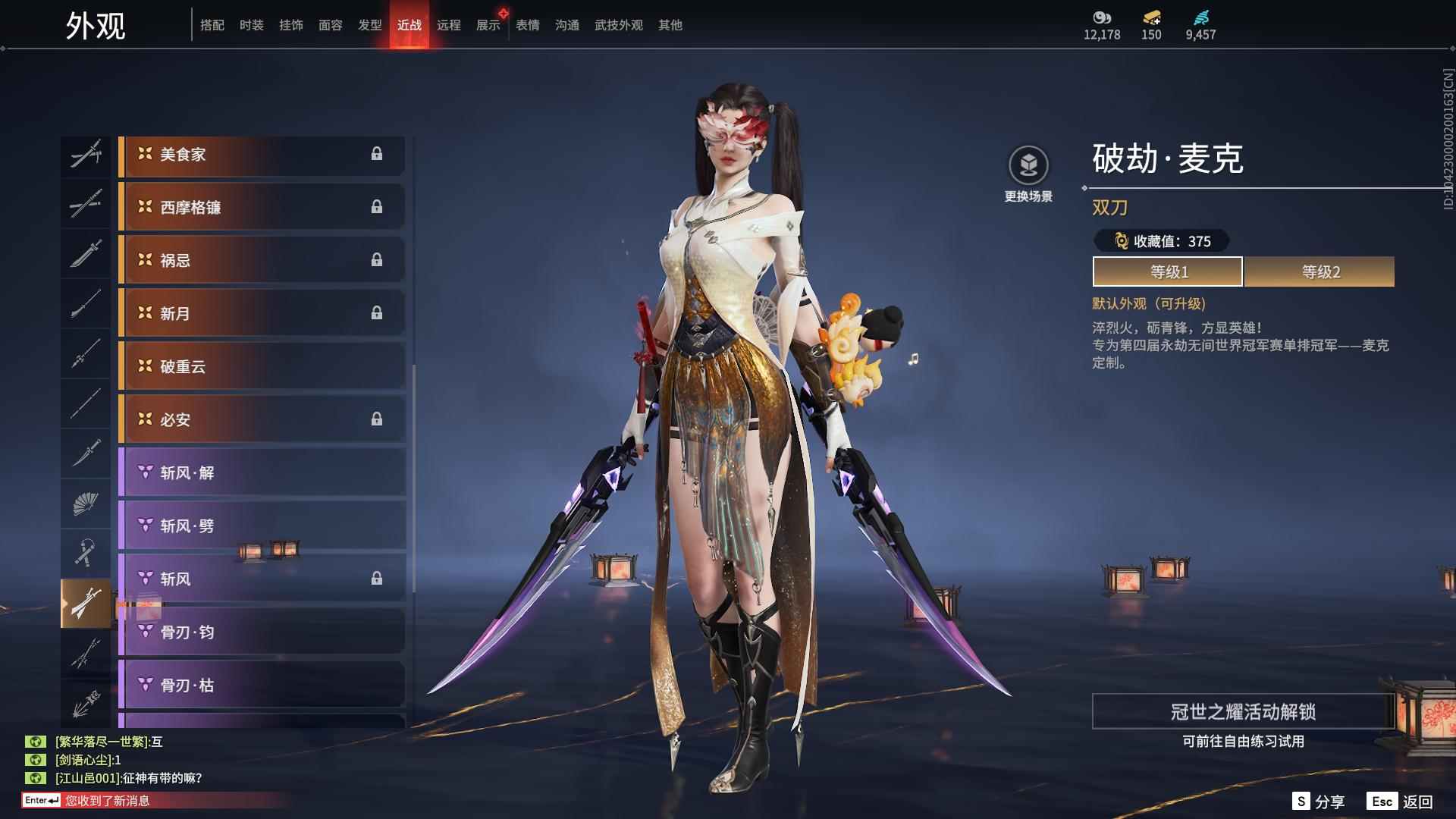Open the 远程 weapons tab
This screenshot has width=1456, height=819.
[450, 24]
